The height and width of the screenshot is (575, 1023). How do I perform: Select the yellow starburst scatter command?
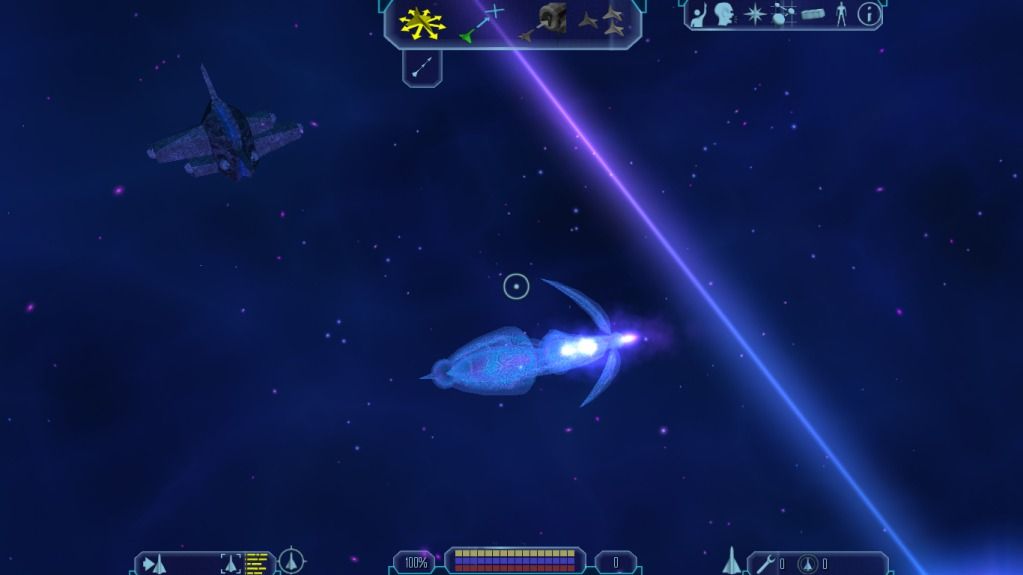click(x=422, y=23)
